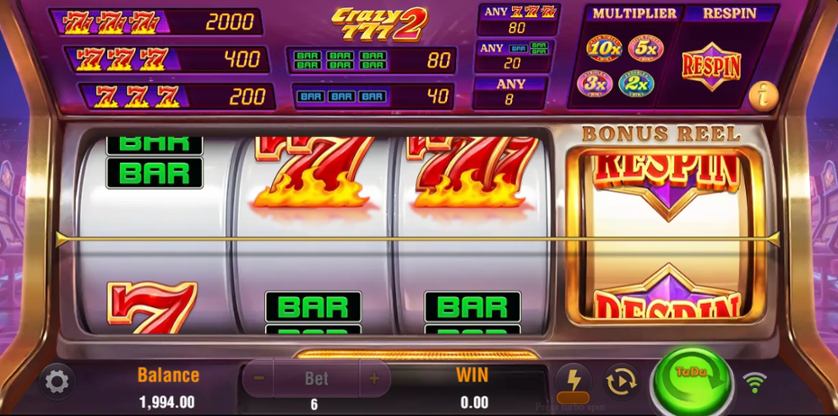Screen dimensions: 838x416
Task: Activate the auto-spin button
Action: click(x=621, y=381)
